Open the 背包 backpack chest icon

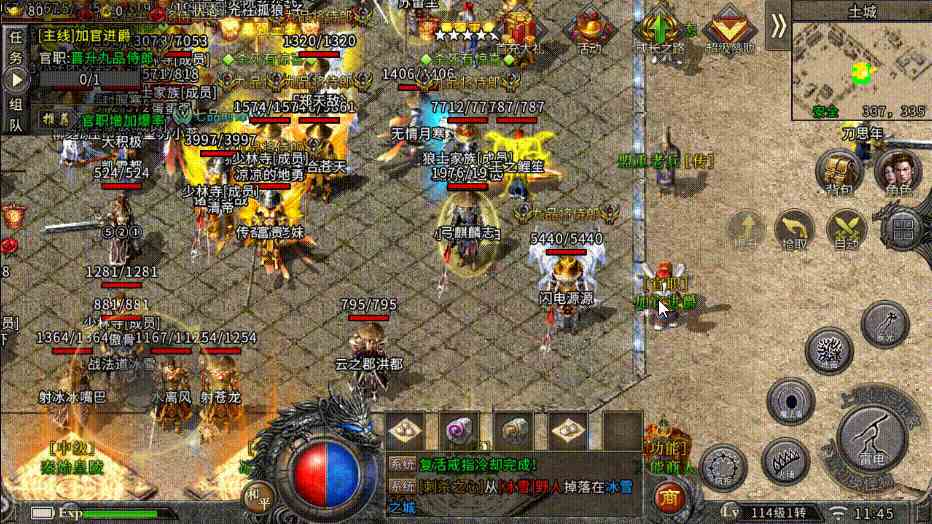(839, 170)
